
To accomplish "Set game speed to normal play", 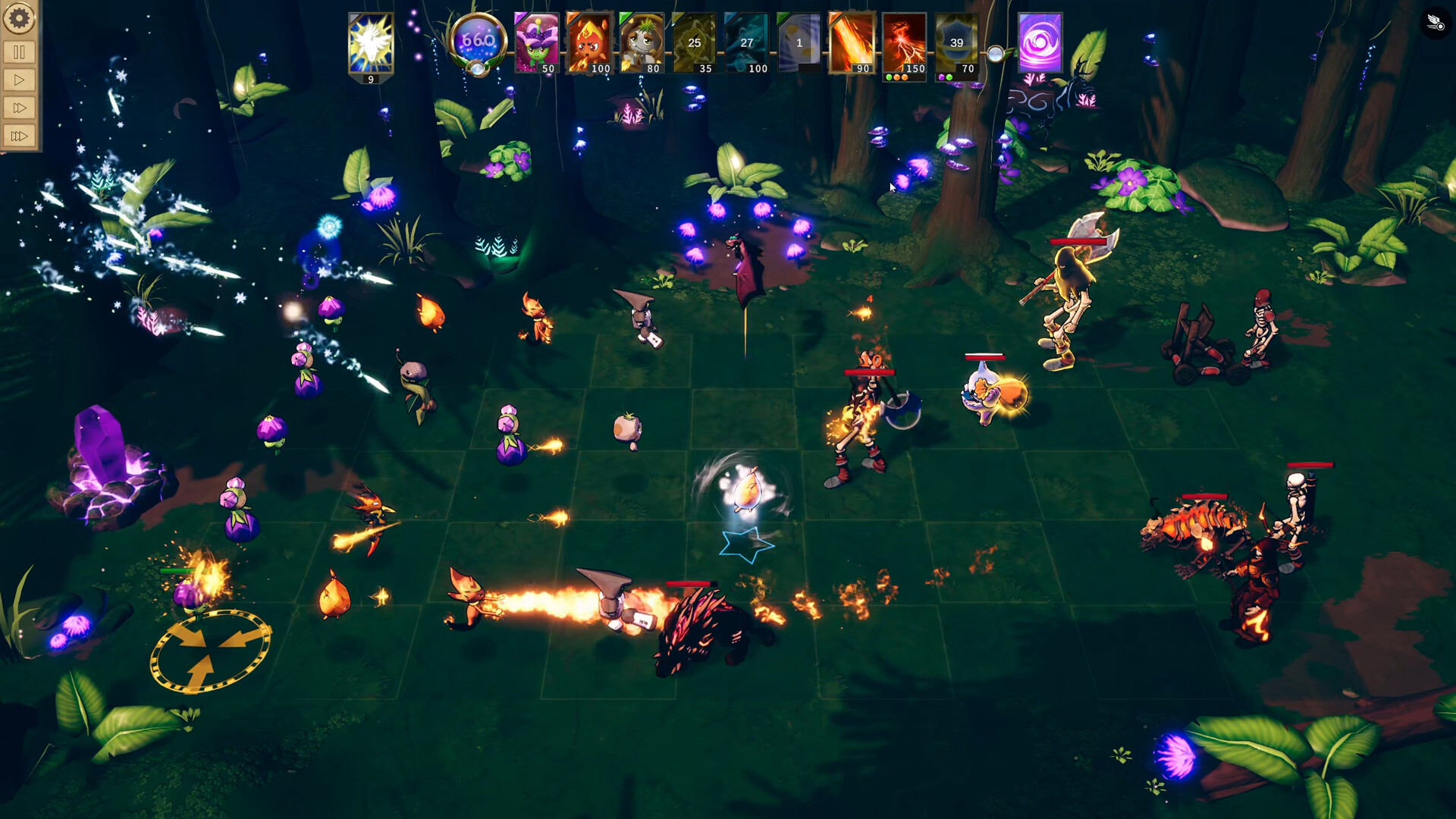I will pos(19,80).
